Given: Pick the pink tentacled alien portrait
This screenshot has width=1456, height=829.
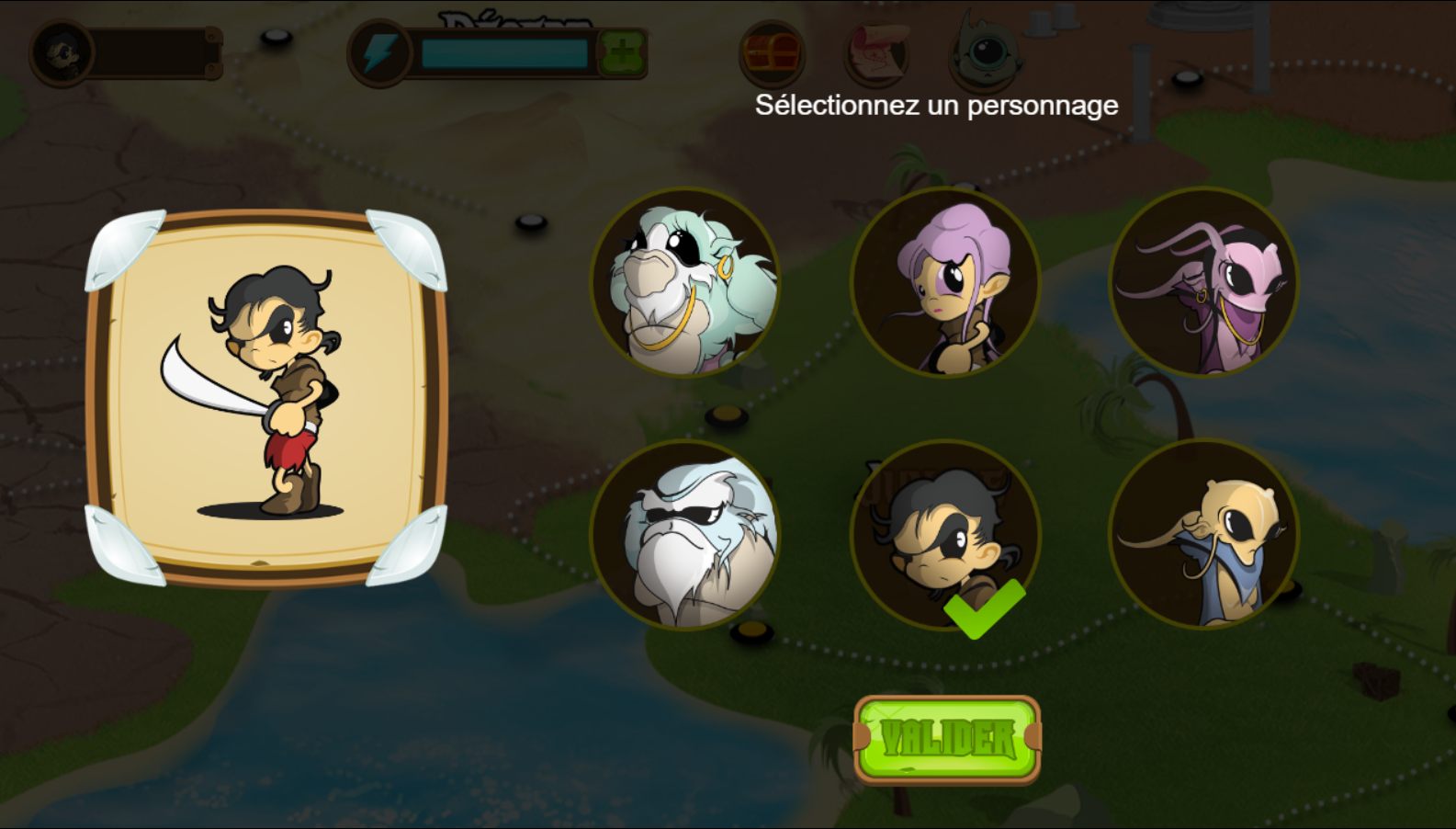Looking at the screenshot, I should [x=1204, y=282].
